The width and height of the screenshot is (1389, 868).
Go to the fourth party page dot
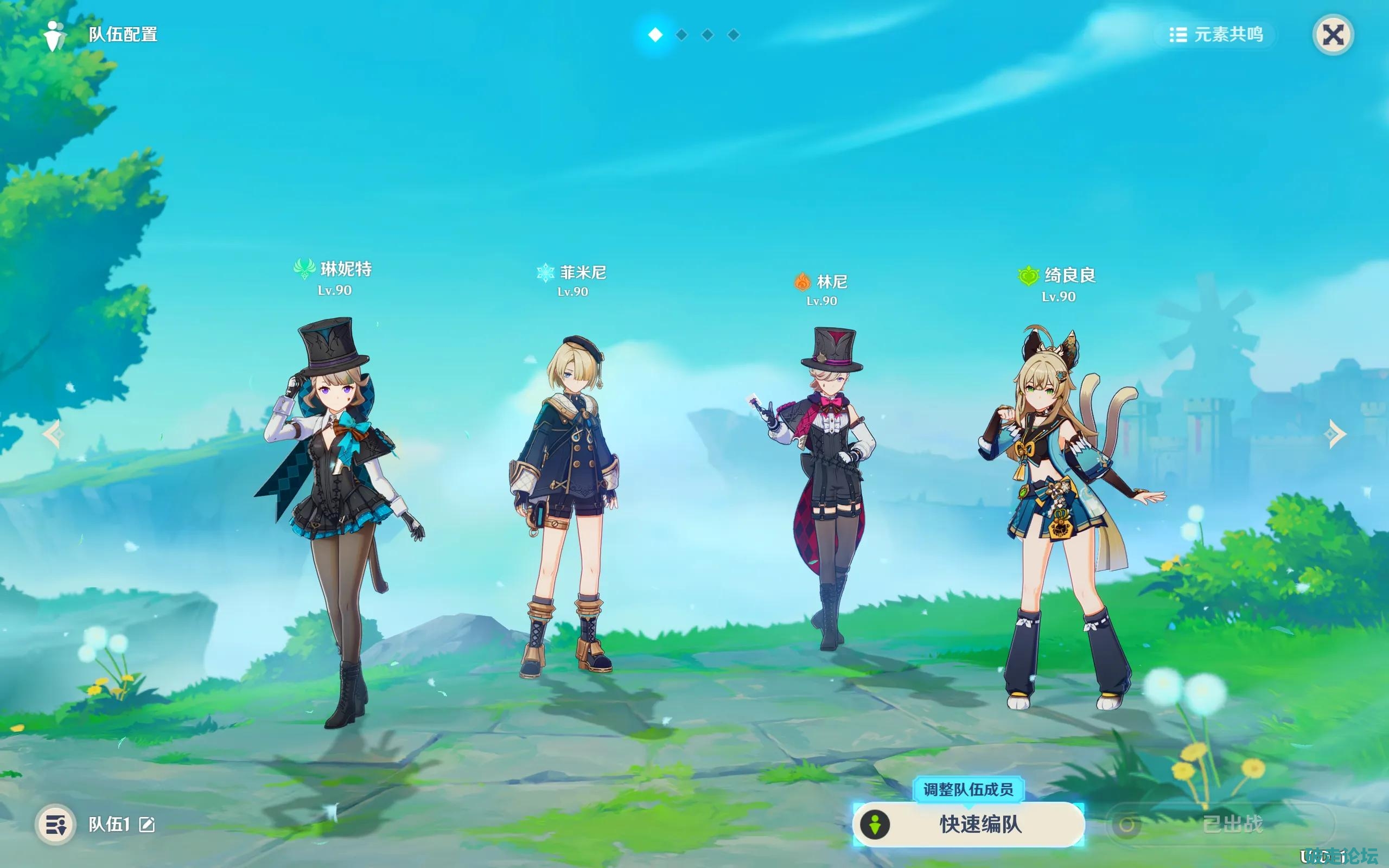click(734, 35)
